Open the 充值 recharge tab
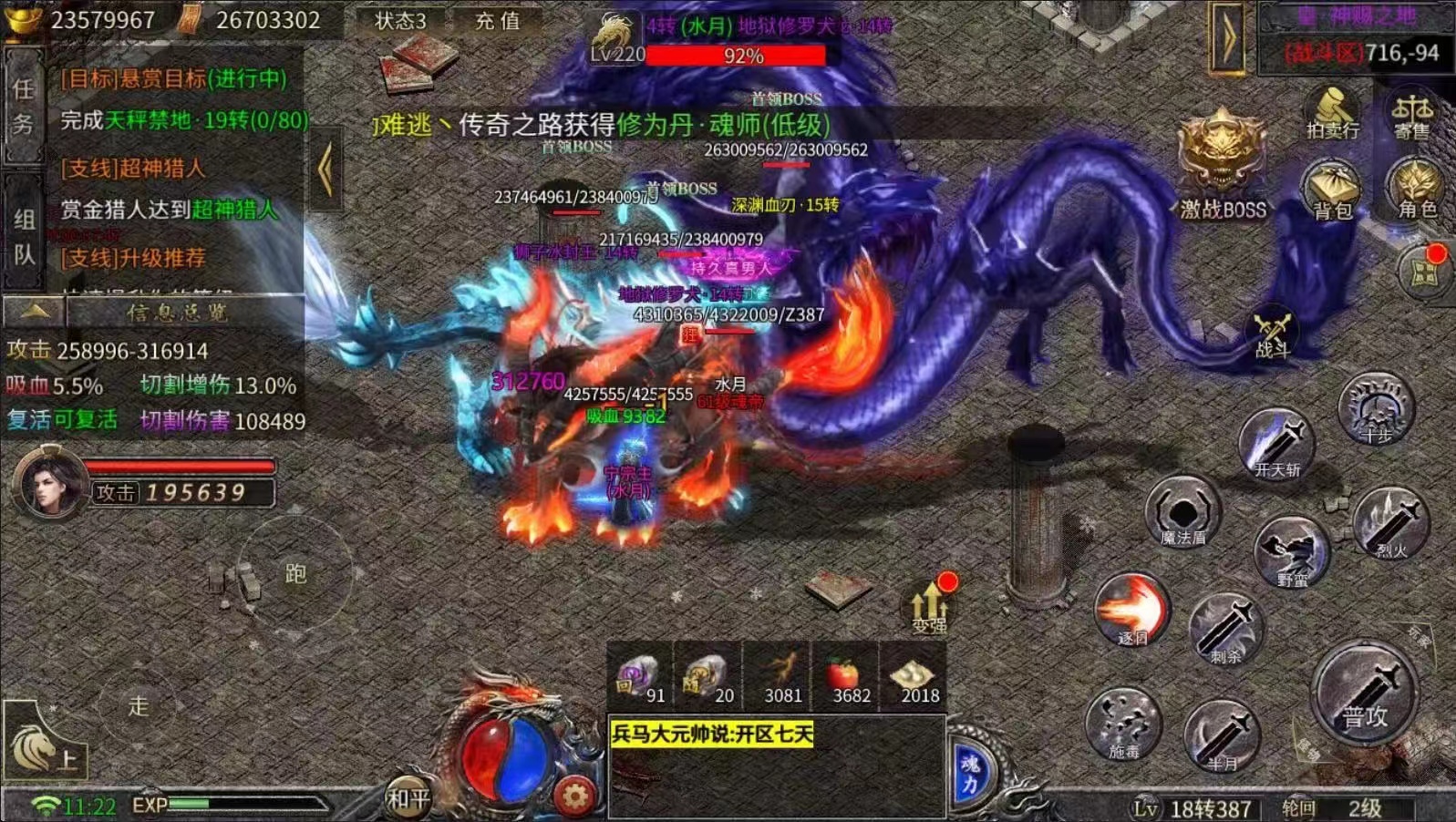 click(x=497, y=21)
